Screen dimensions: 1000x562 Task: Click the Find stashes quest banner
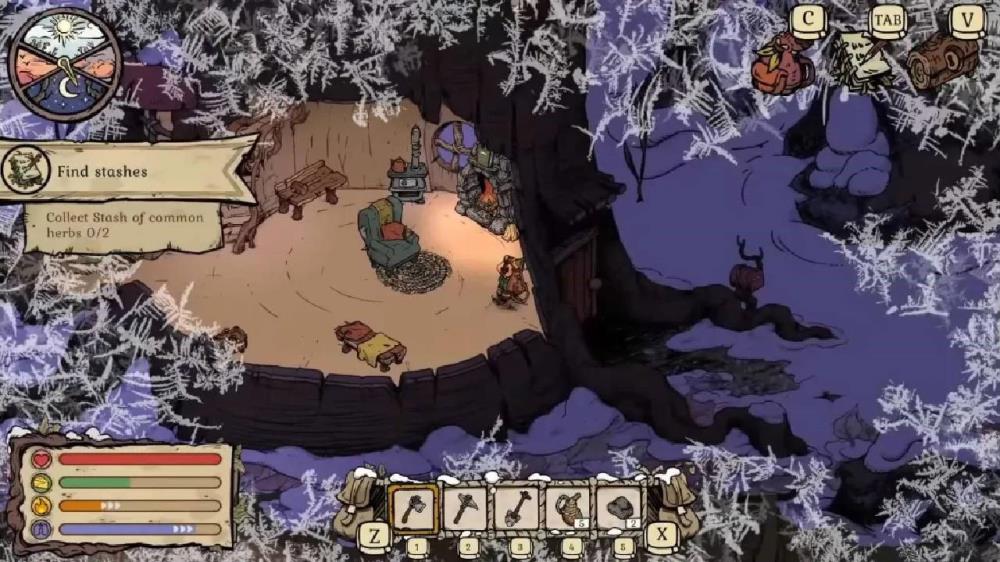tap(125, 171)
